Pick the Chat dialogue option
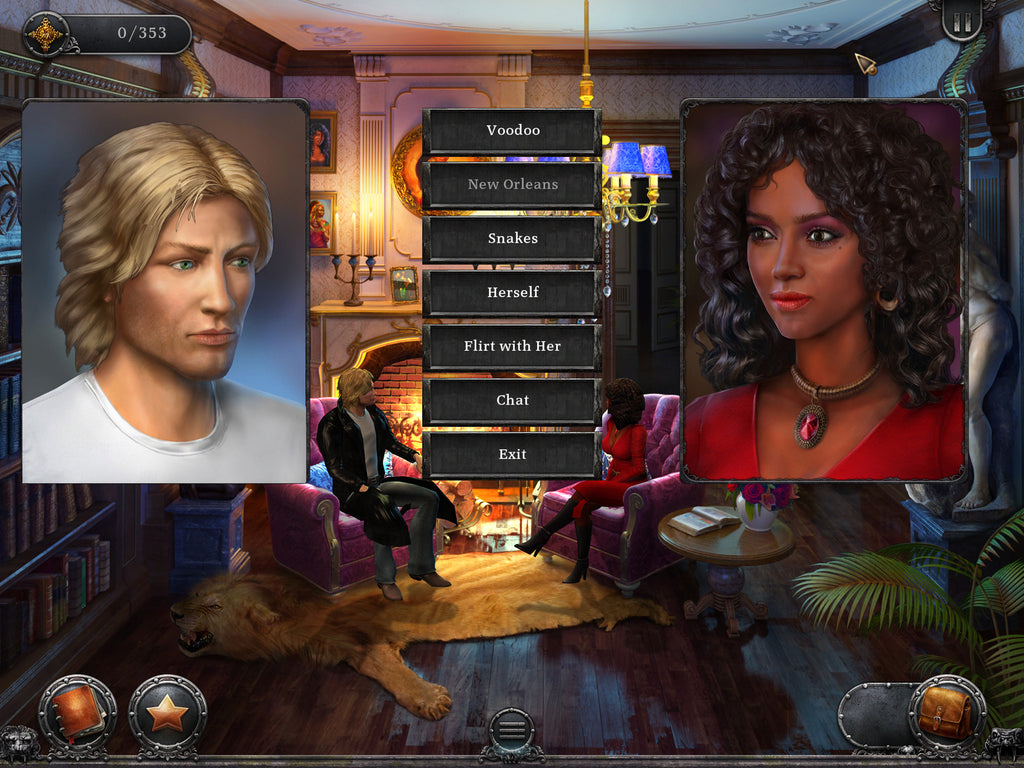The width and height of the screenshot is (1024, 768). [512, 401]
